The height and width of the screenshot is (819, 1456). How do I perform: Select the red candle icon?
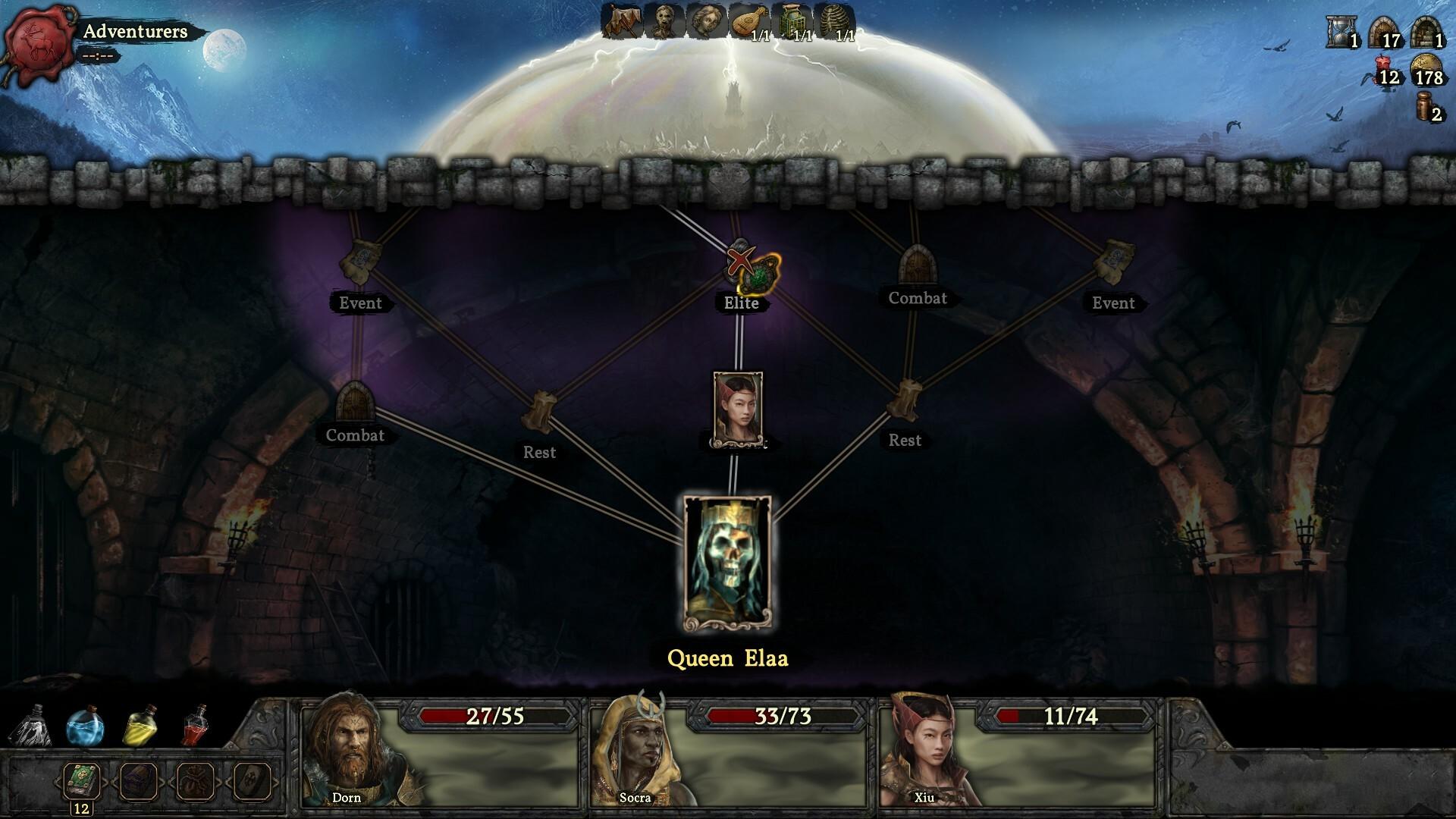point(1384,71)
